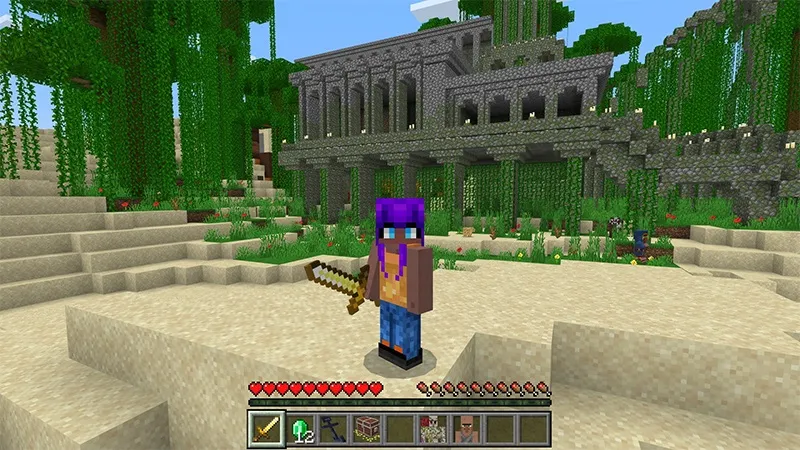Select the villager face hotbar slot
This screenshot has width=800, height=450.
tap(466, 428)
